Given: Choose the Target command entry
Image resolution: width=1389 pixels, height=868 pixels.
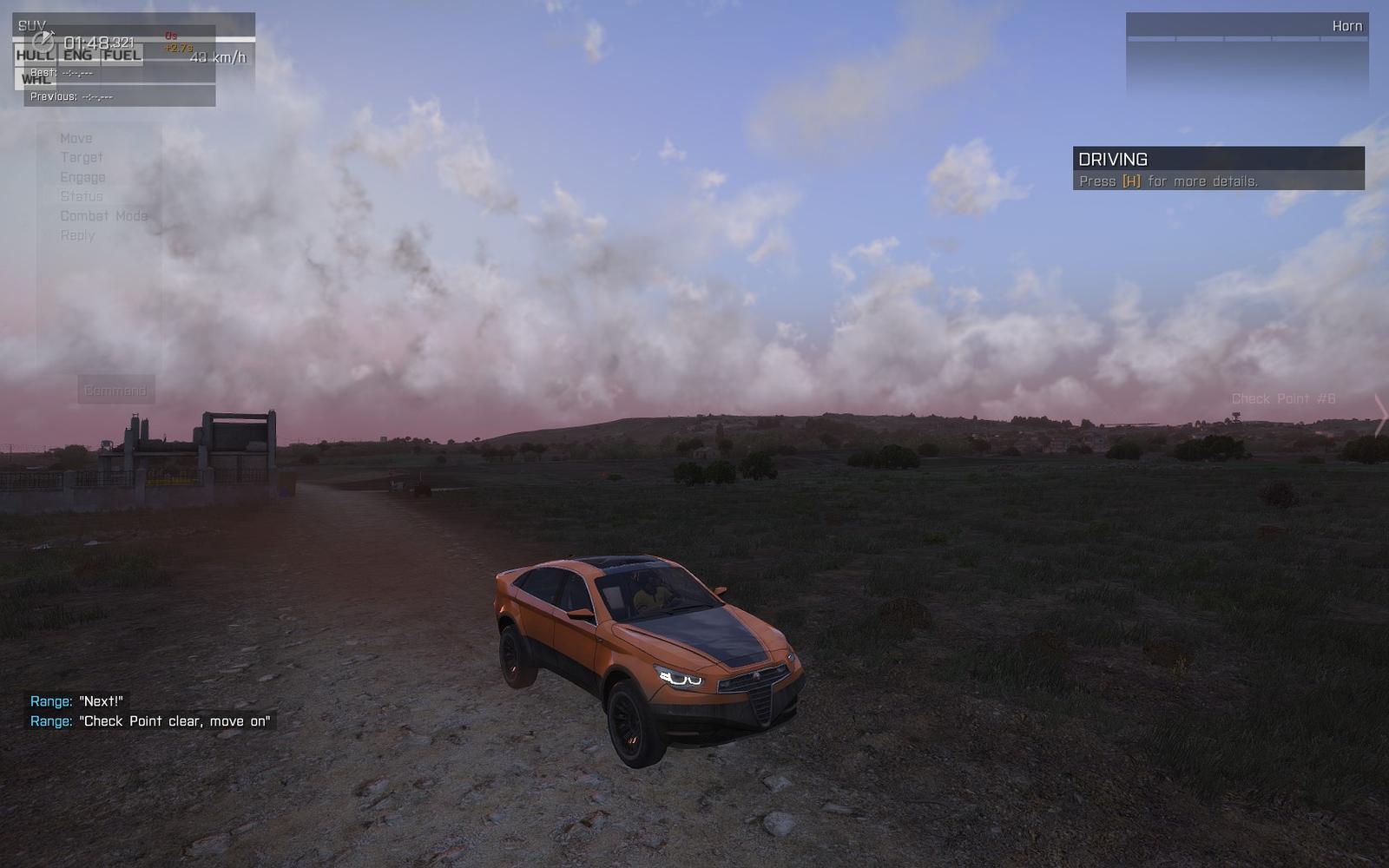Looking at the screenshot, I should click(x=82, y=157).
